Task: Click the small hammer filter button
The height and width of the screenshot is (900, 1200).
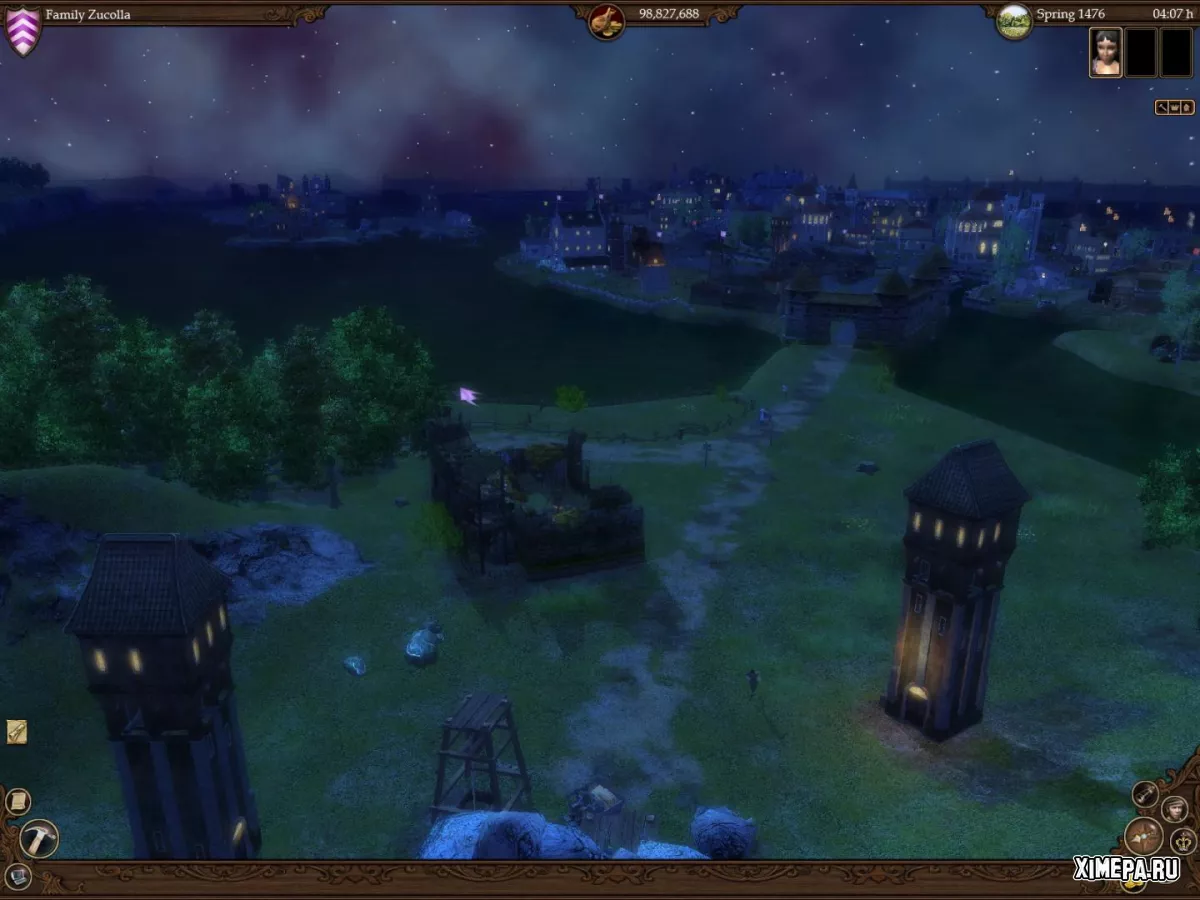Action: coord(1162,107)
